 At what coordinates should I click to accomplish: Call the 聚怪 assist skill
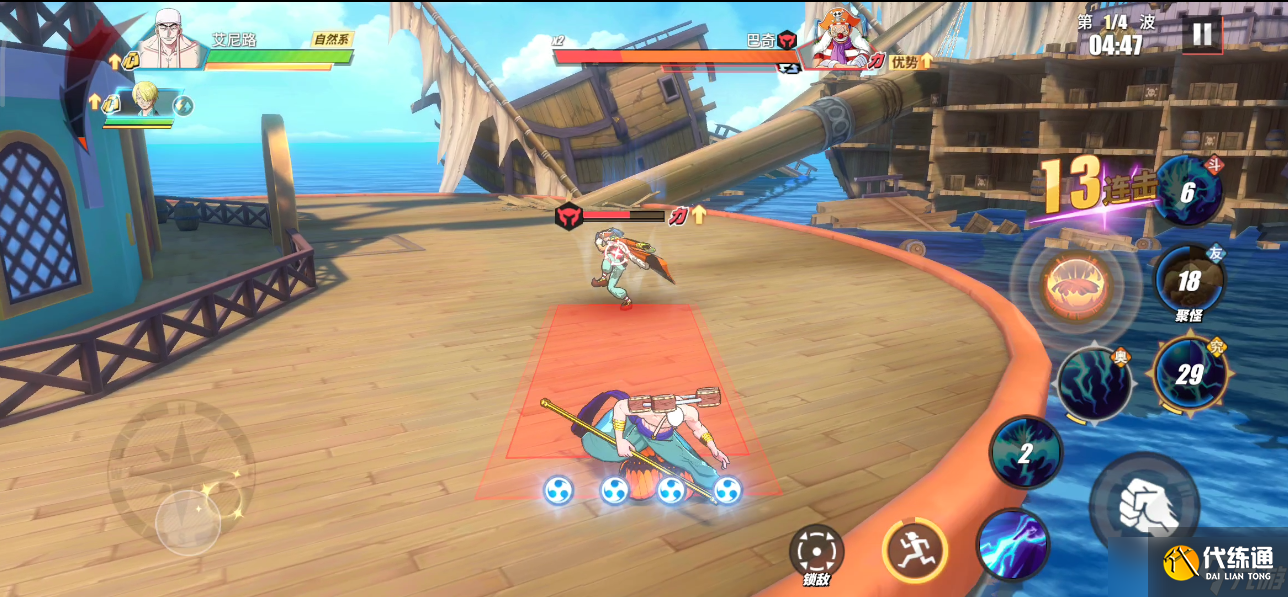1189,282
